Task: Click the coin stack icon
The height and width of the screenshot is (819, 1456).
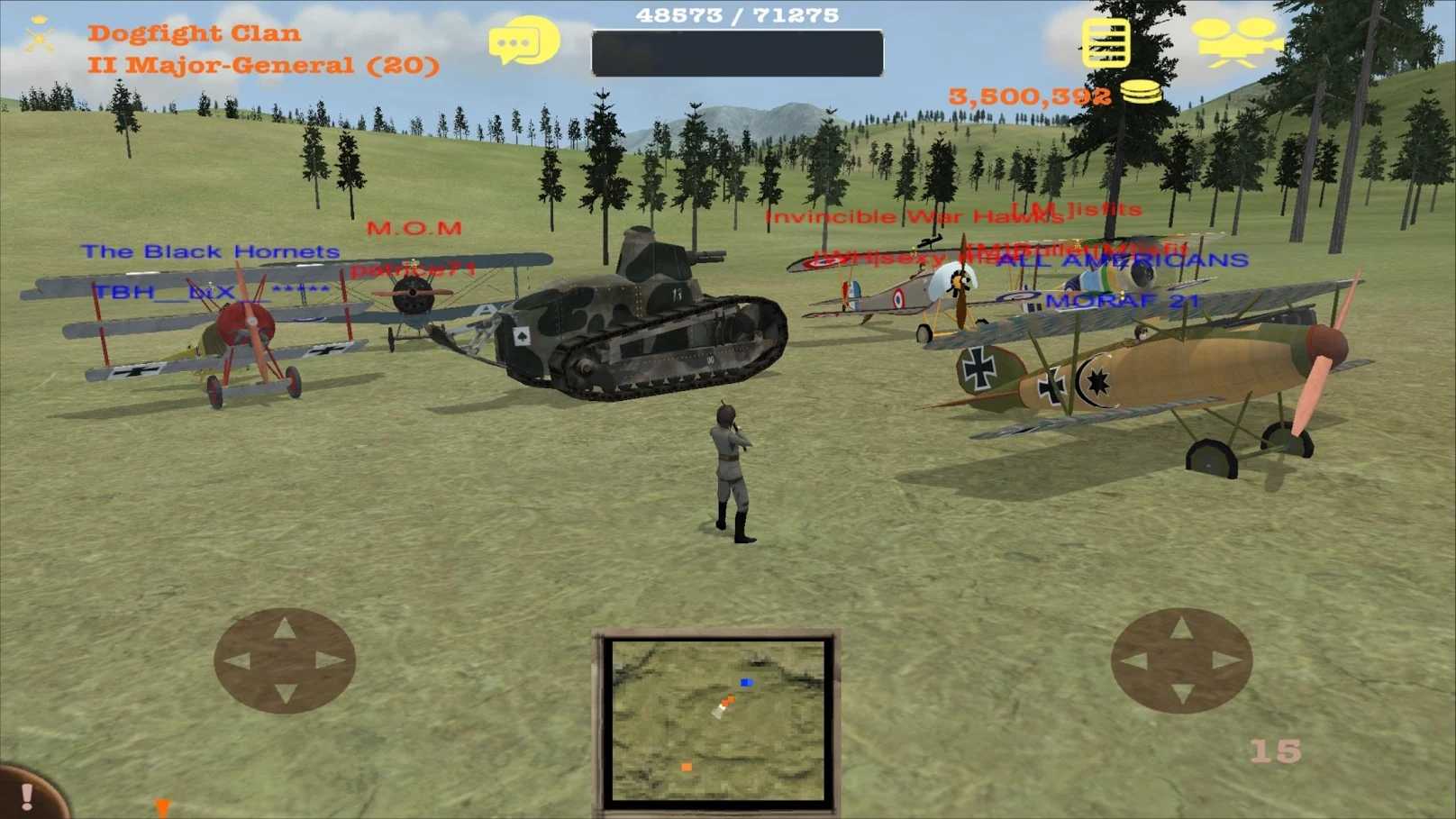Action: coord(1140,93)
